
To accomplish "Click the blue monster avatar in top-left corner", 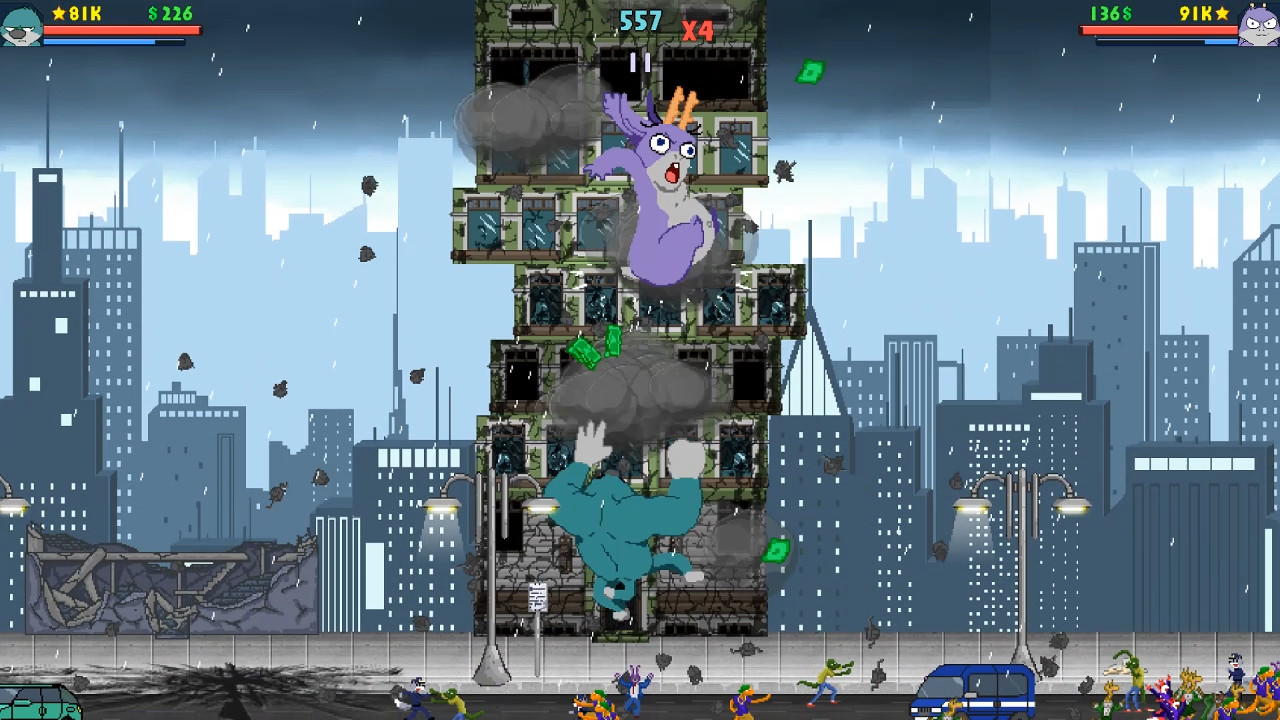I will coord(20,25).
